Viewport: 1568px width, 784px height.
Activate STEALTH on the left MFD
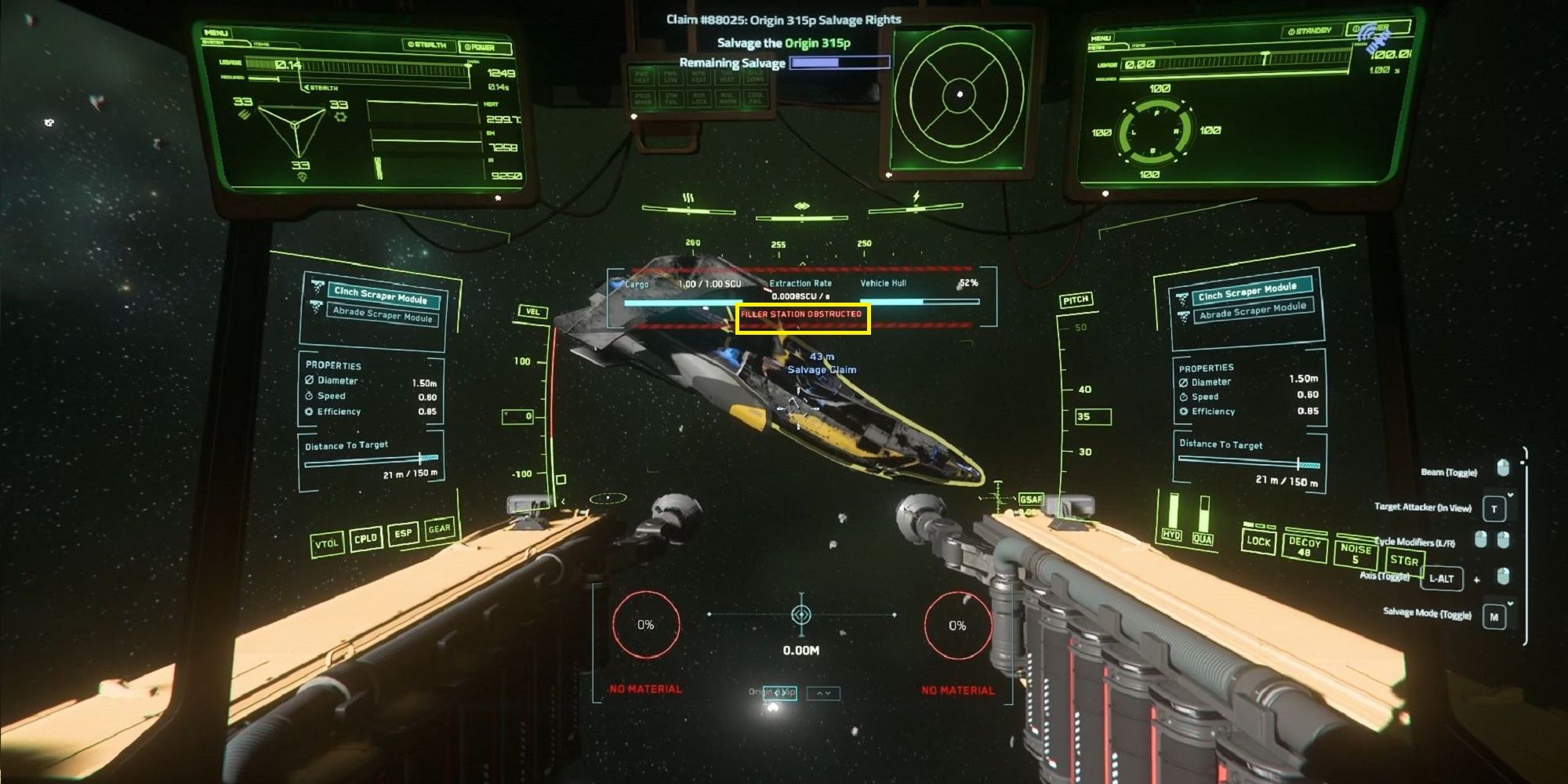click(x=427, y=45)
